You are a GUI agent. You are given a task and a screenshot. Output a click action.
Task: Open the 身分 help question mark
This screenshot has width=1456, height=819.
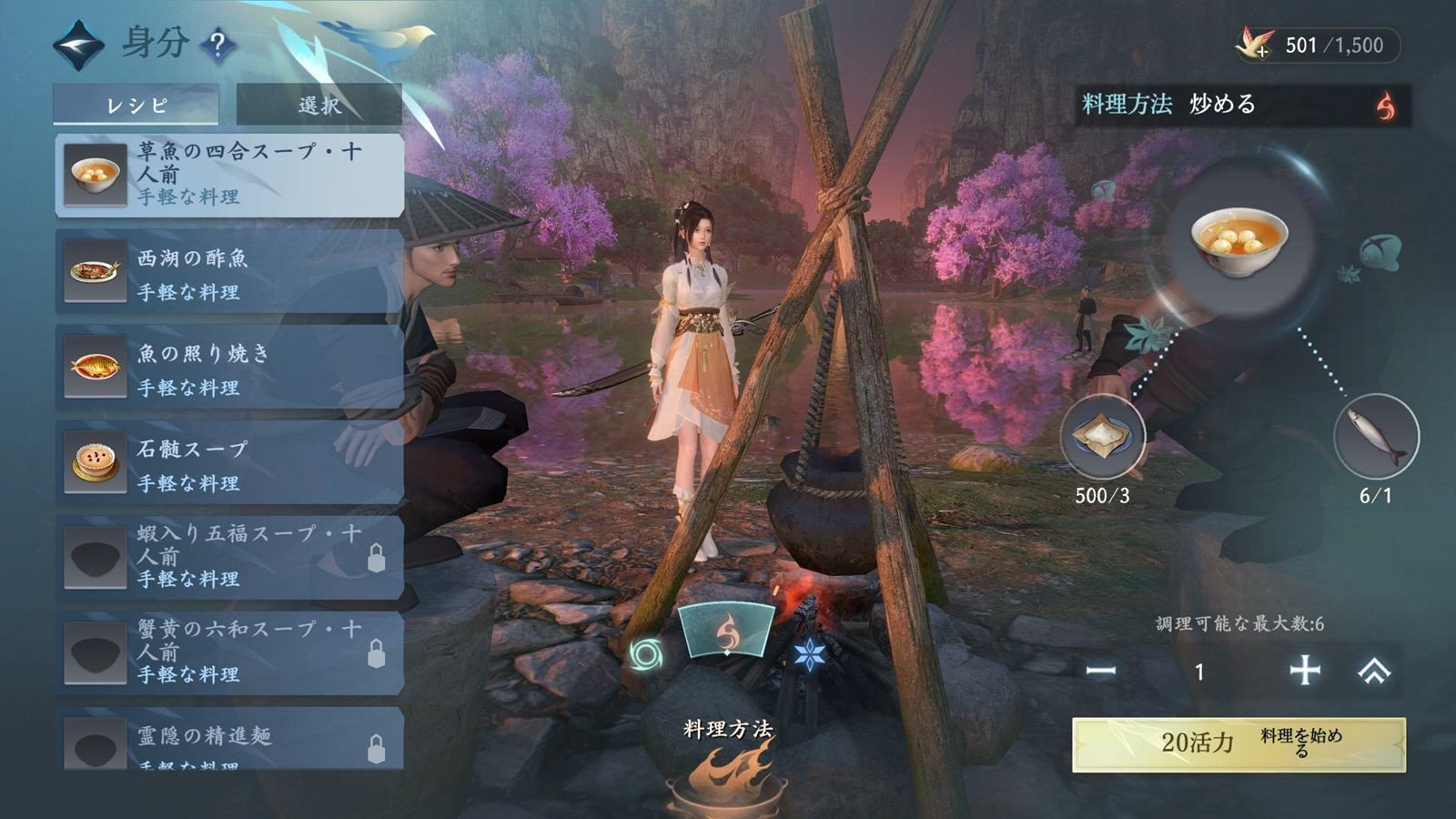point(217,44)
